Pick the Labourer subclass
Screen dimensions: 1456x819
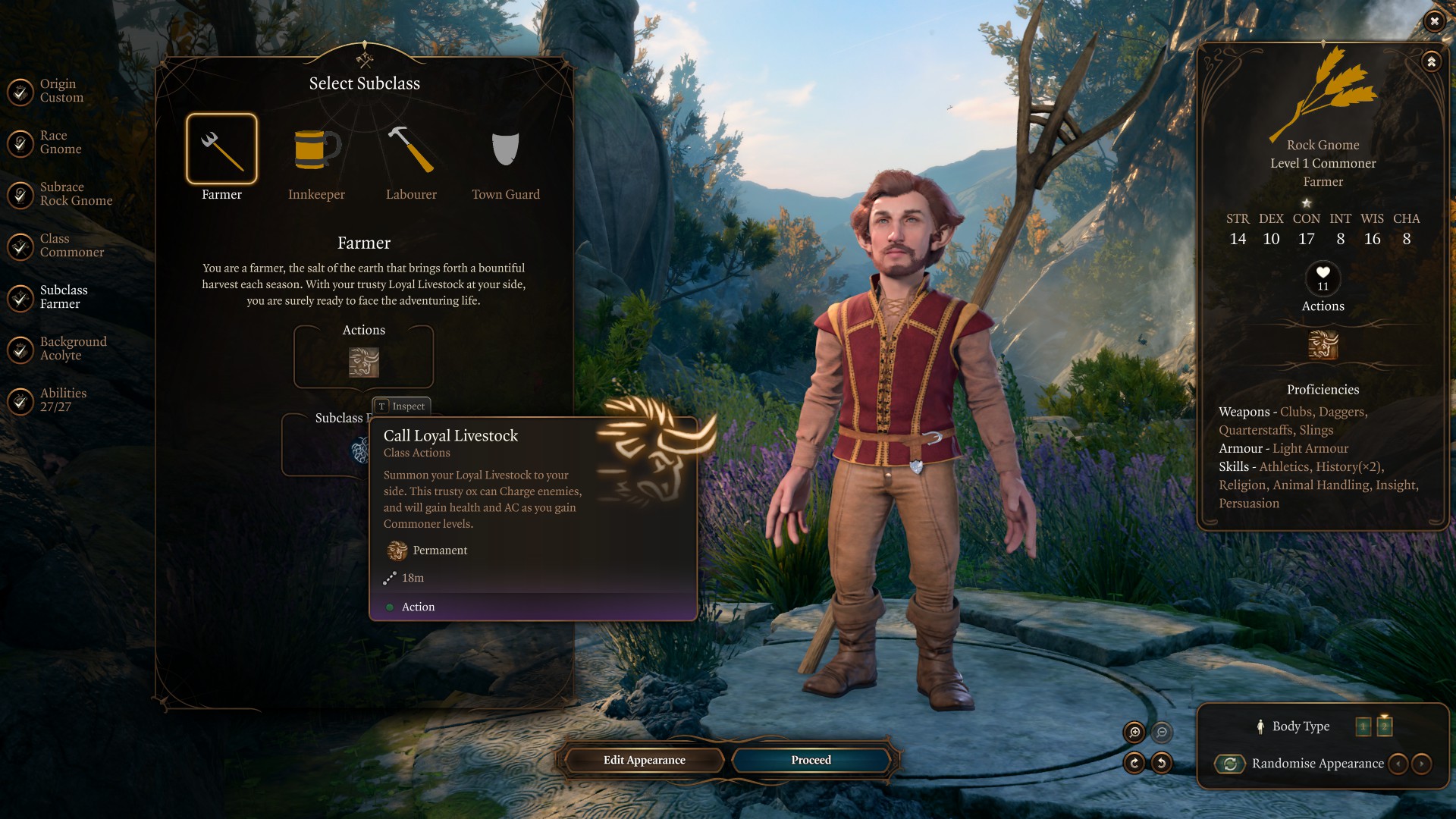[411, 149]
